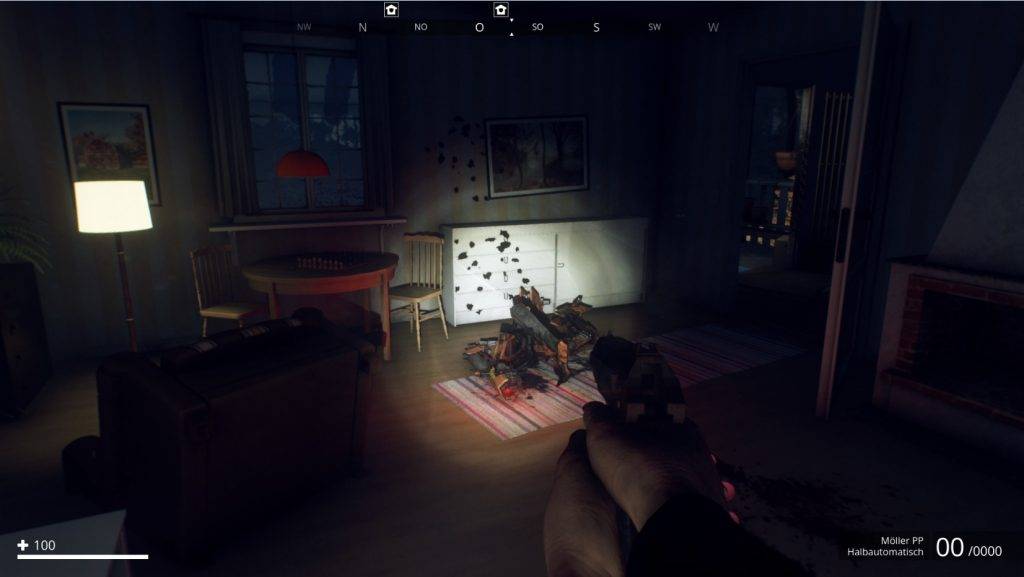Click the house marker above compass N
1024x577 pixels.
click(391, 9)
